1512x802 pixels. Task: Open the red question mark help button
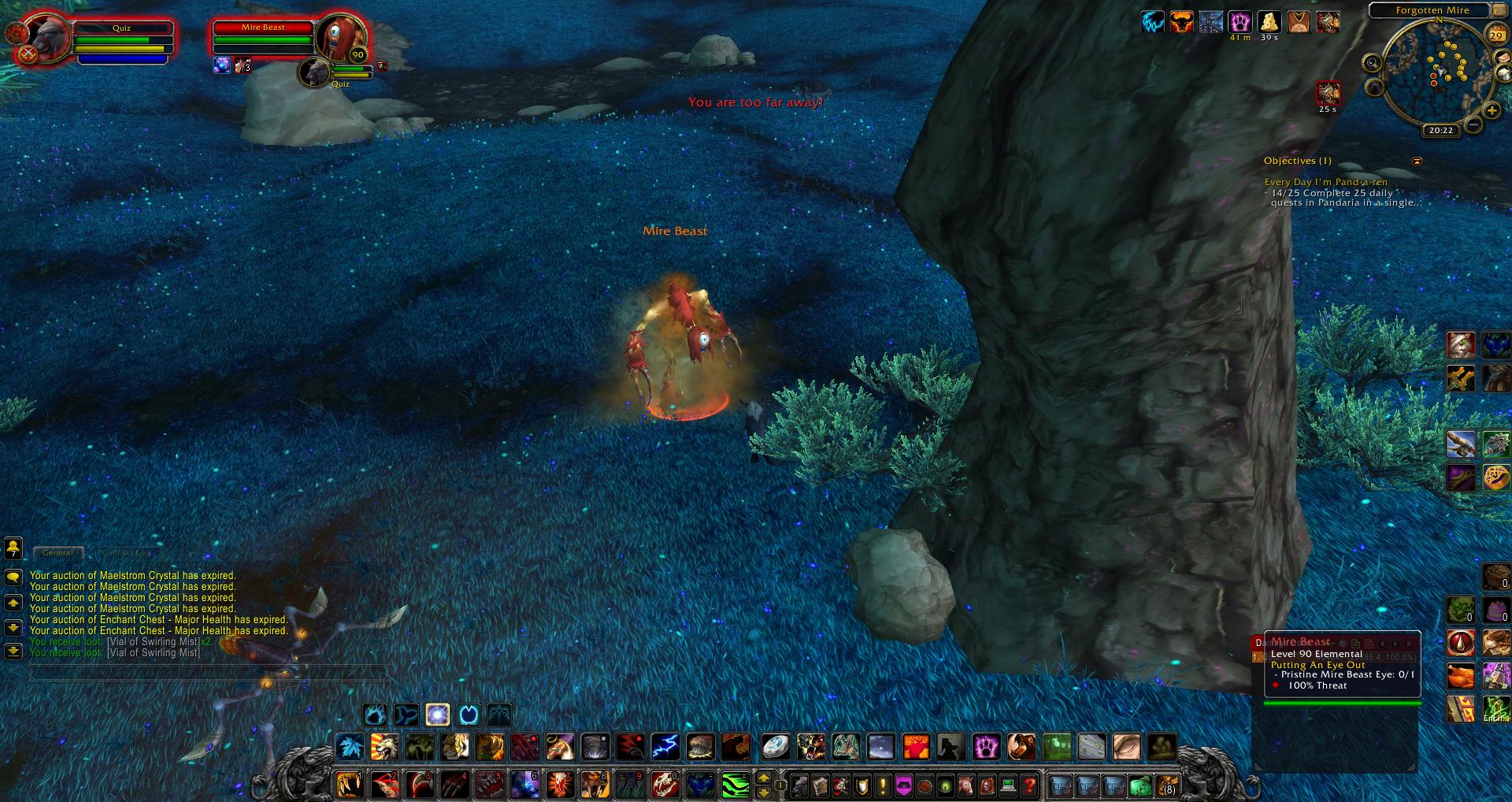point(1028,785)
